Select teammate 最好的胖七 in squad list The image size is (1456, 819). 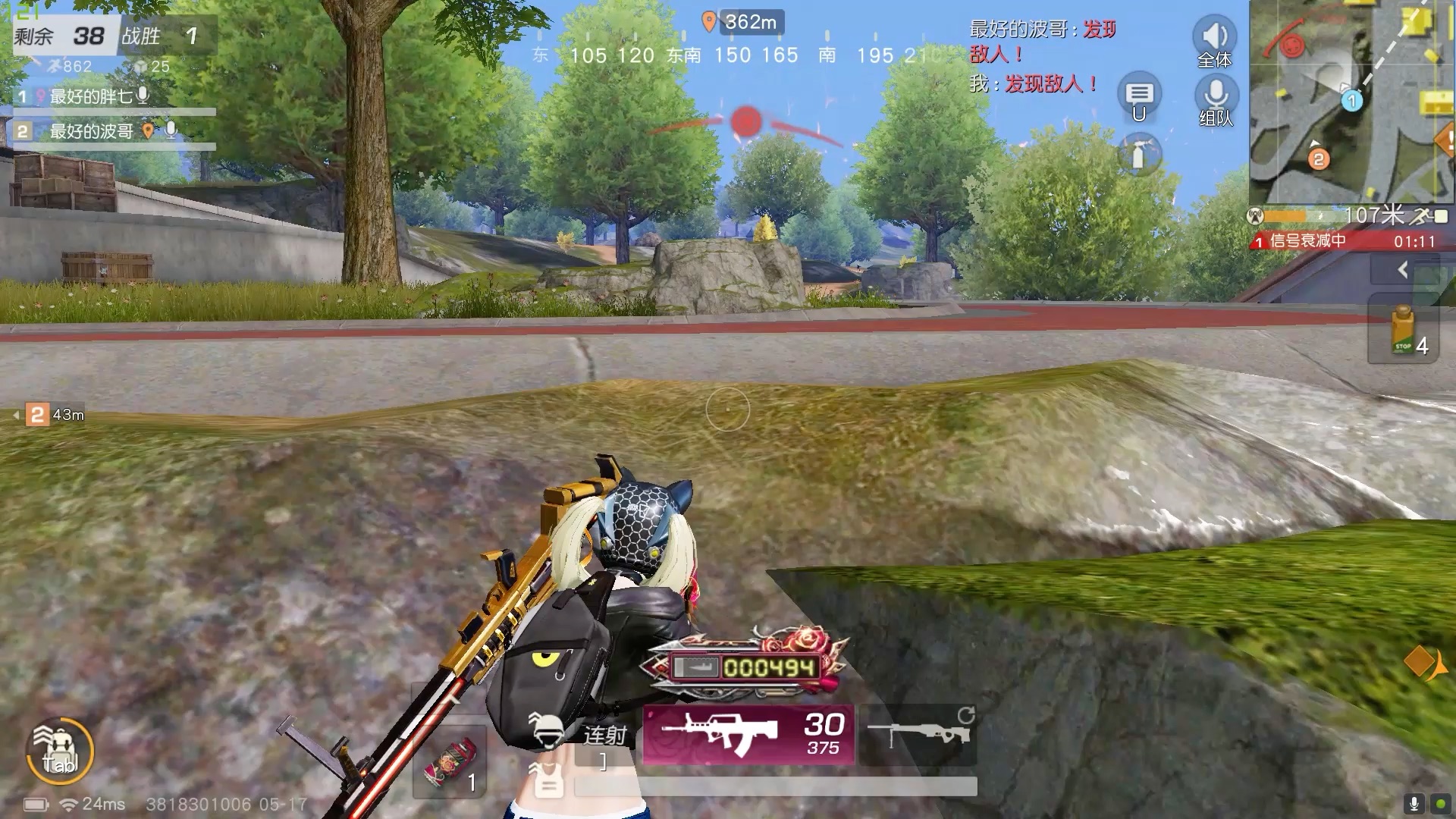pos(91,96)
